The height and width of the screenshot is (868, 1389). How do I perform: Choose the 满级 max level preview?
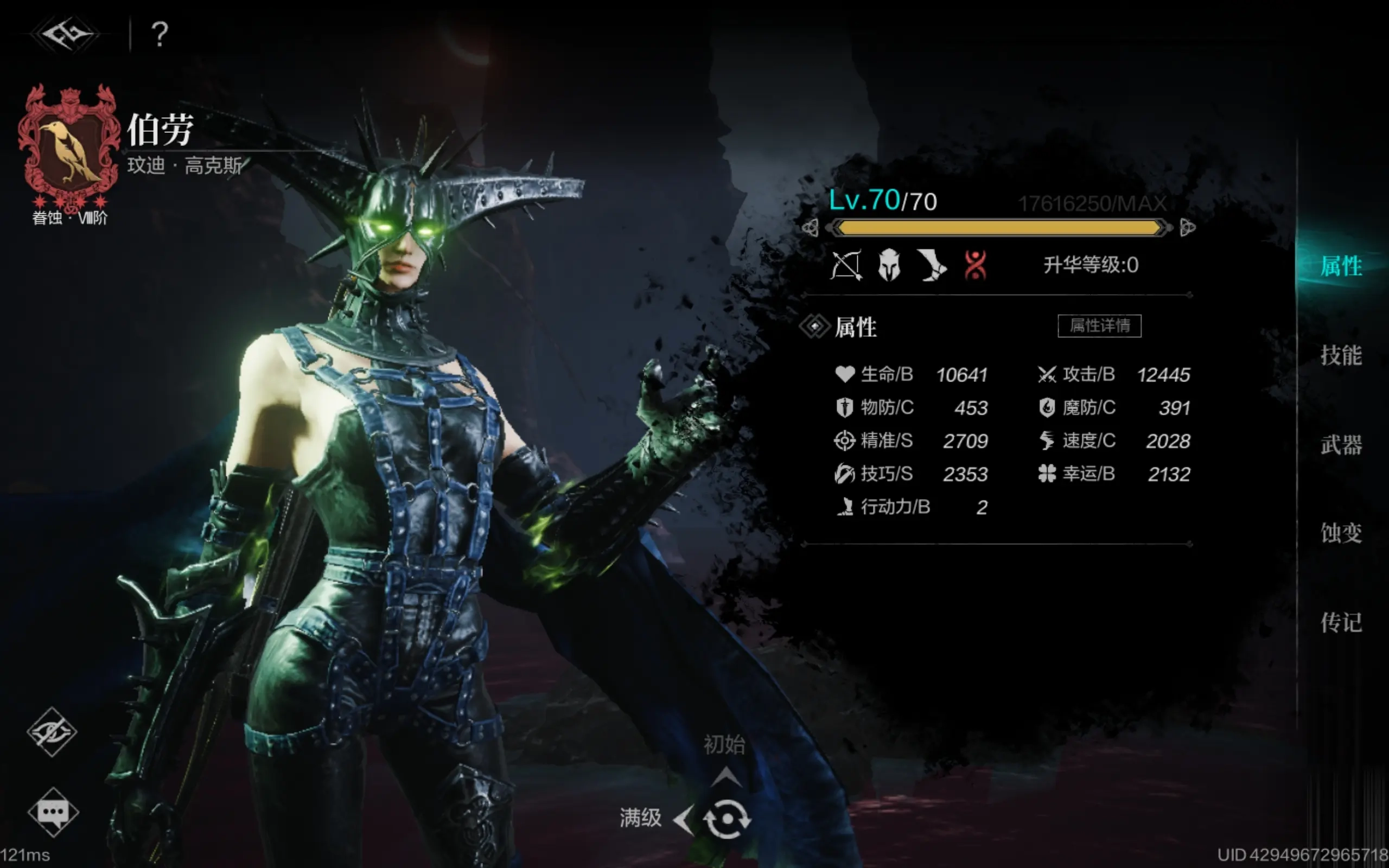[641, 818]
